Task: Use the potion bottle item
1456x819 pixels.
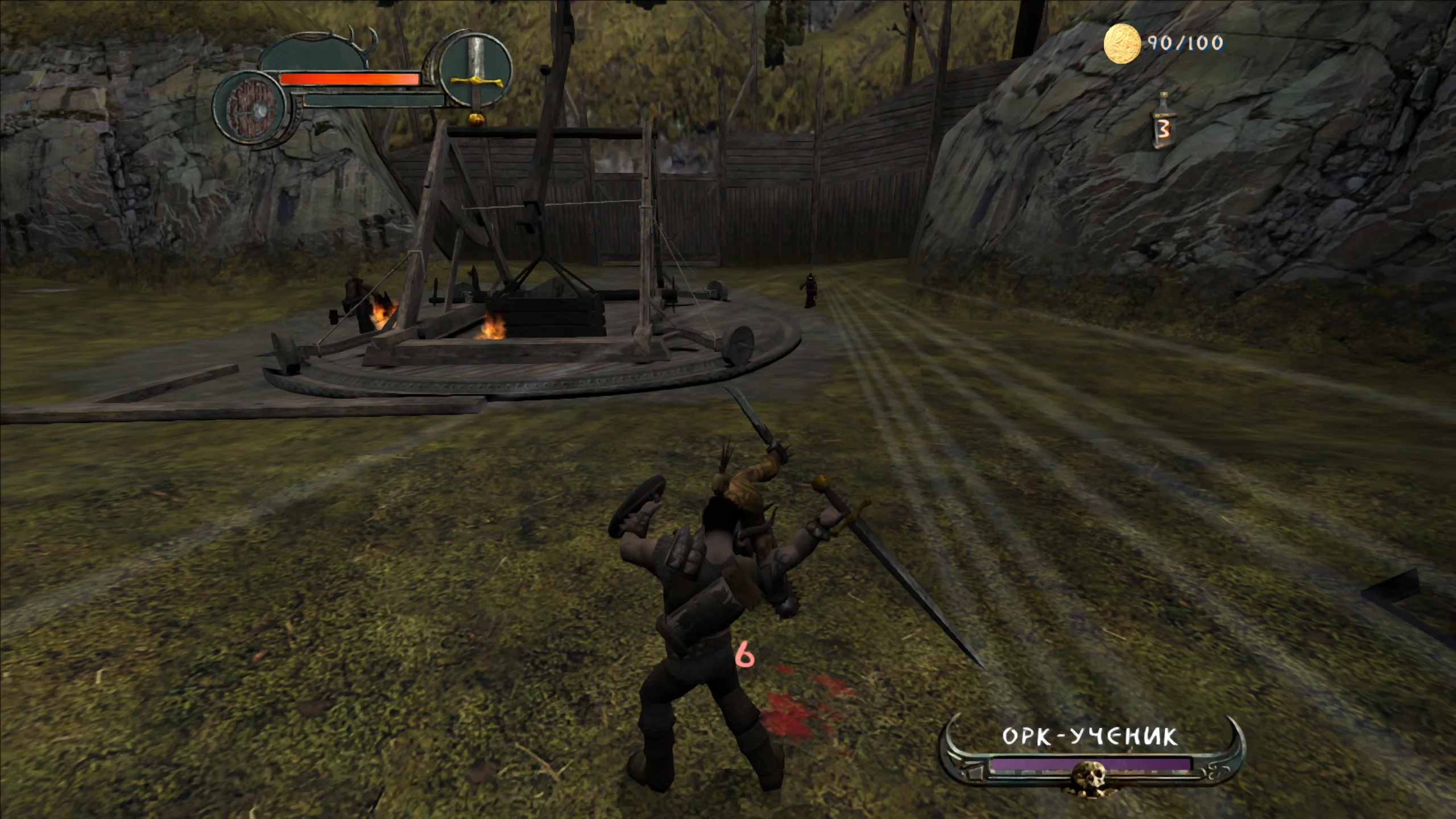Action: pyautogui.click(x=1163, y=123)
